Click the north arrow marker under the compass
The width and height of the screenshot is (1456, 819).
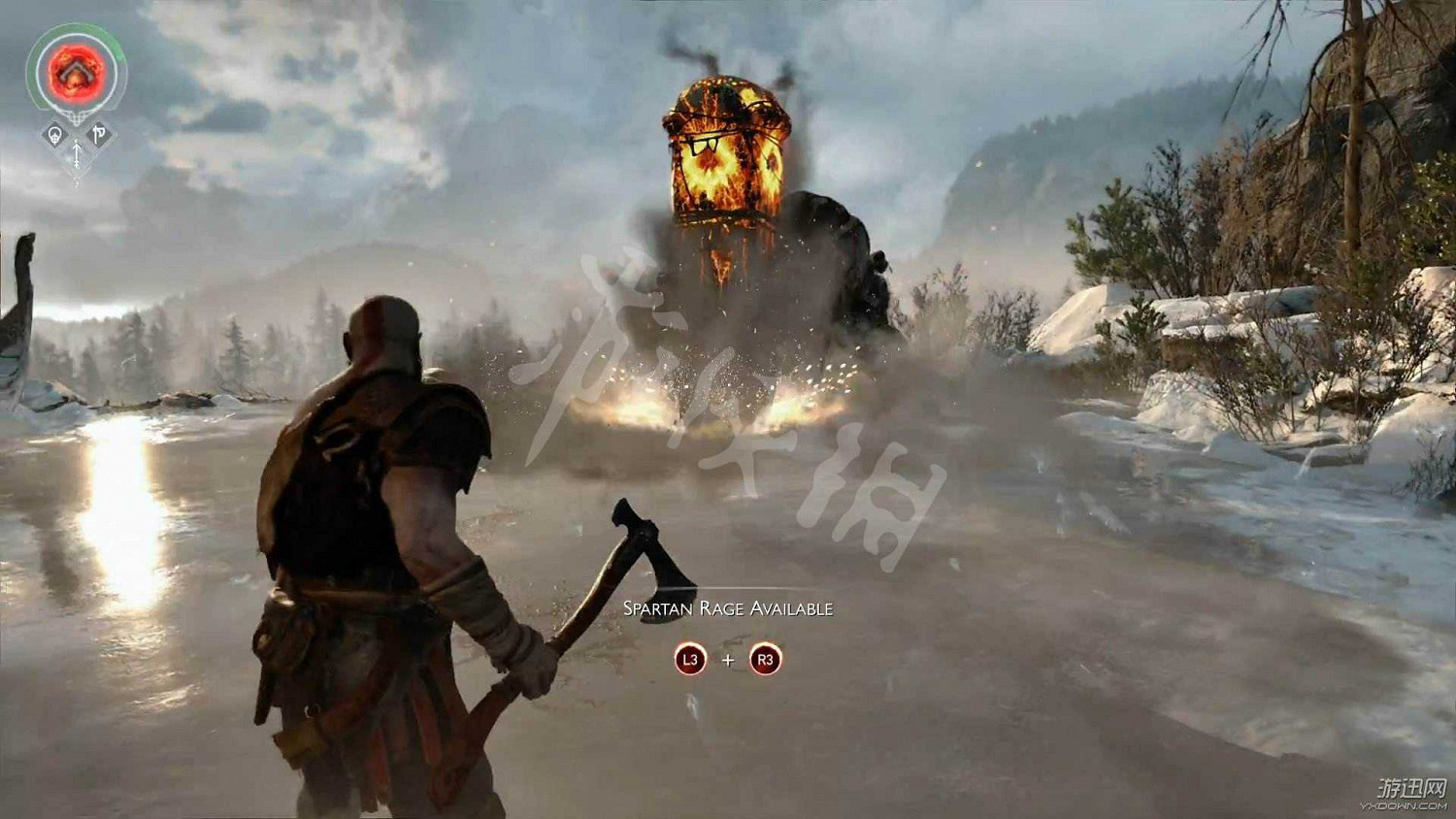pyautogui.click(x=76, y=154)
